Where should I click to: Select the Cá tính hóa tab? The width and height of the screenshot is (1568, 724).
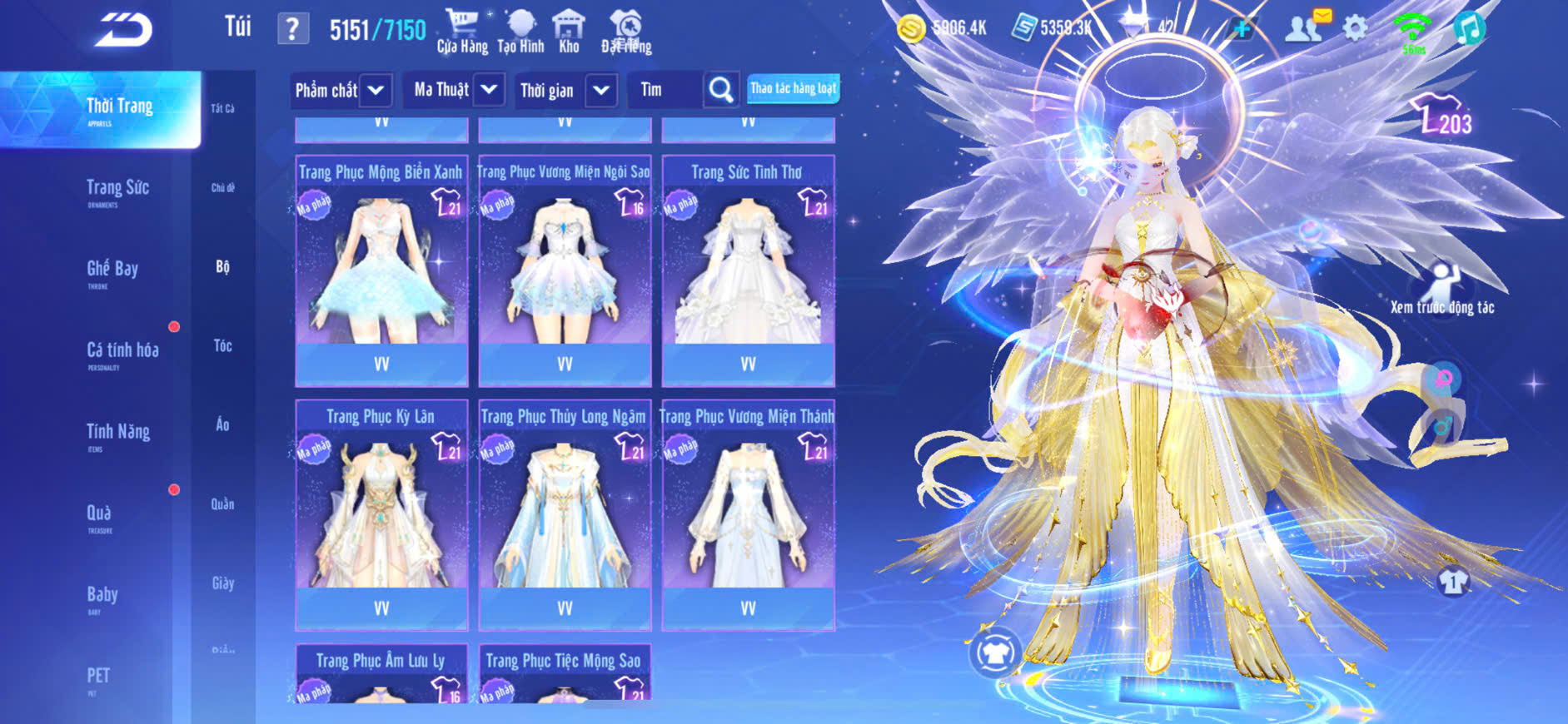pos(122,351)
